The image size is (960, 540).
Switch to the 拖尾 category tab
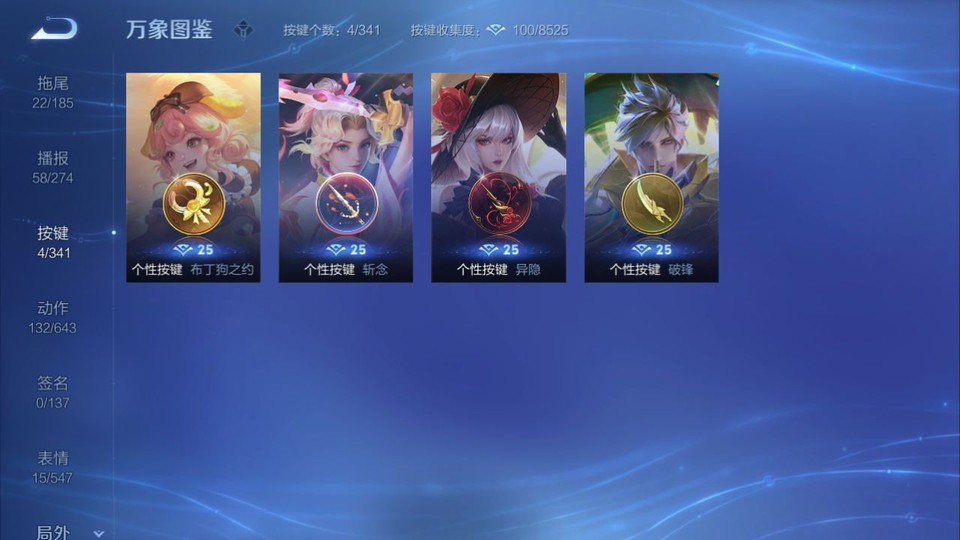click(x=54, y=91)
